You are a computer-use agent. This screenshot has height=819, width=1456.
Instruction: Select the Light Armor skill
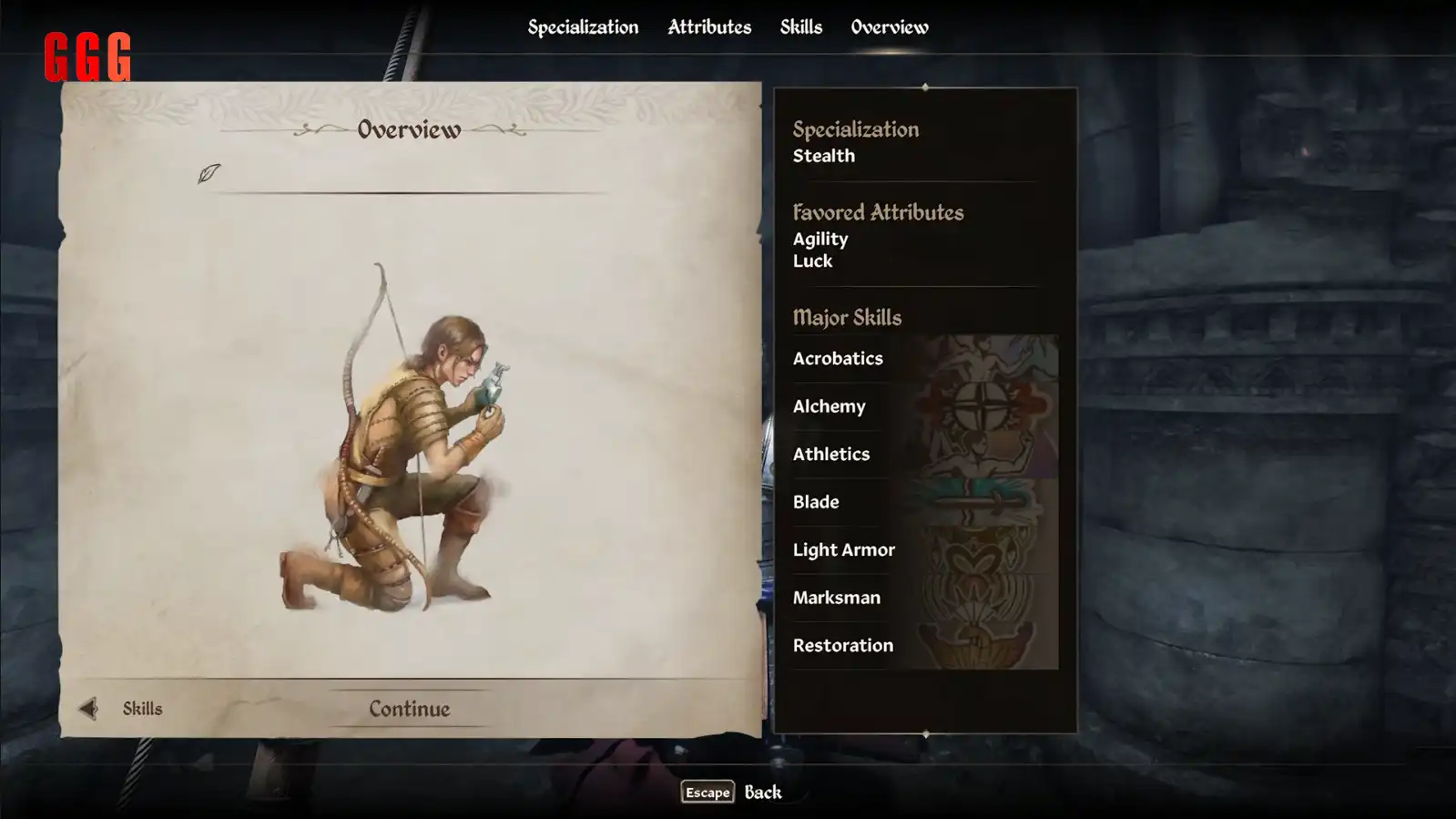(924, 549)
